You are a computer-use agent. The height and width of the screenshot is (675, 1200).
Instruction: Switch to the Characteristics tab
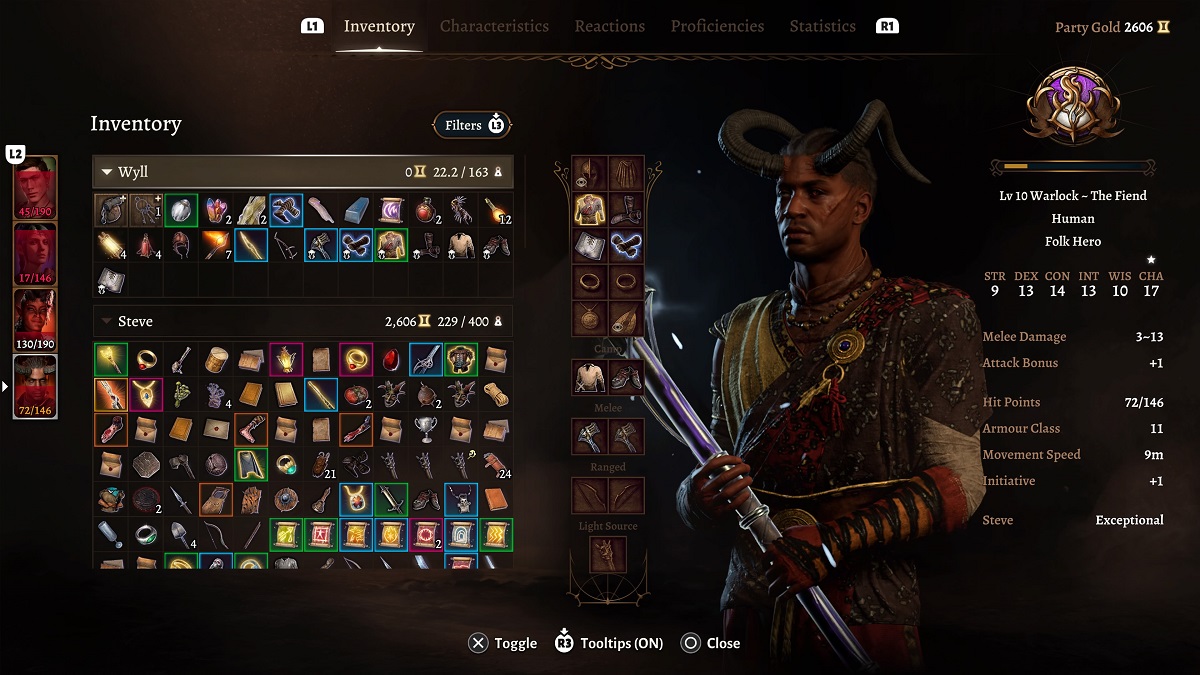[x=494, y=26]
